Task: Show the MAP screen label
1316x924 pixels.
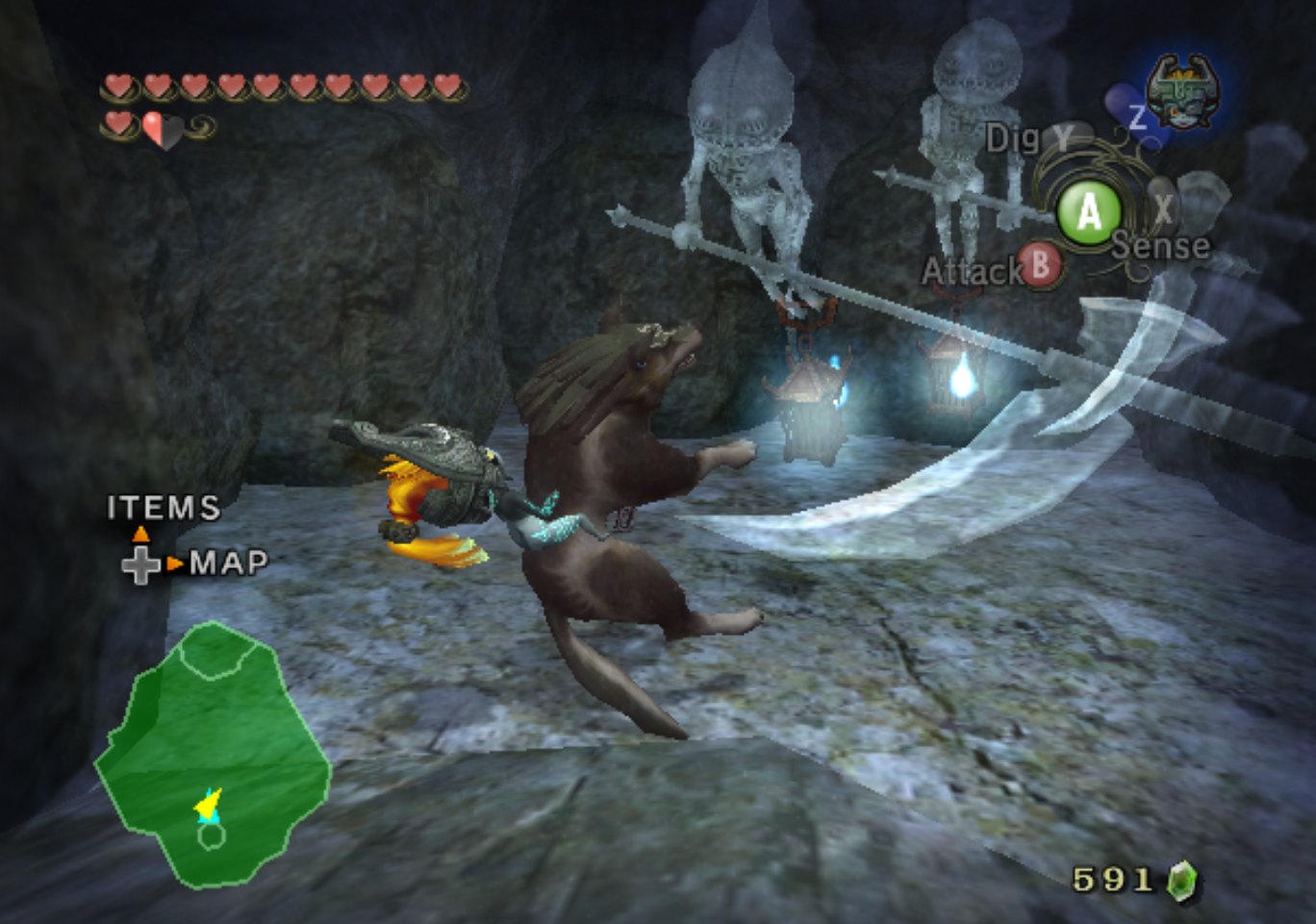Action: pos(229,562)
